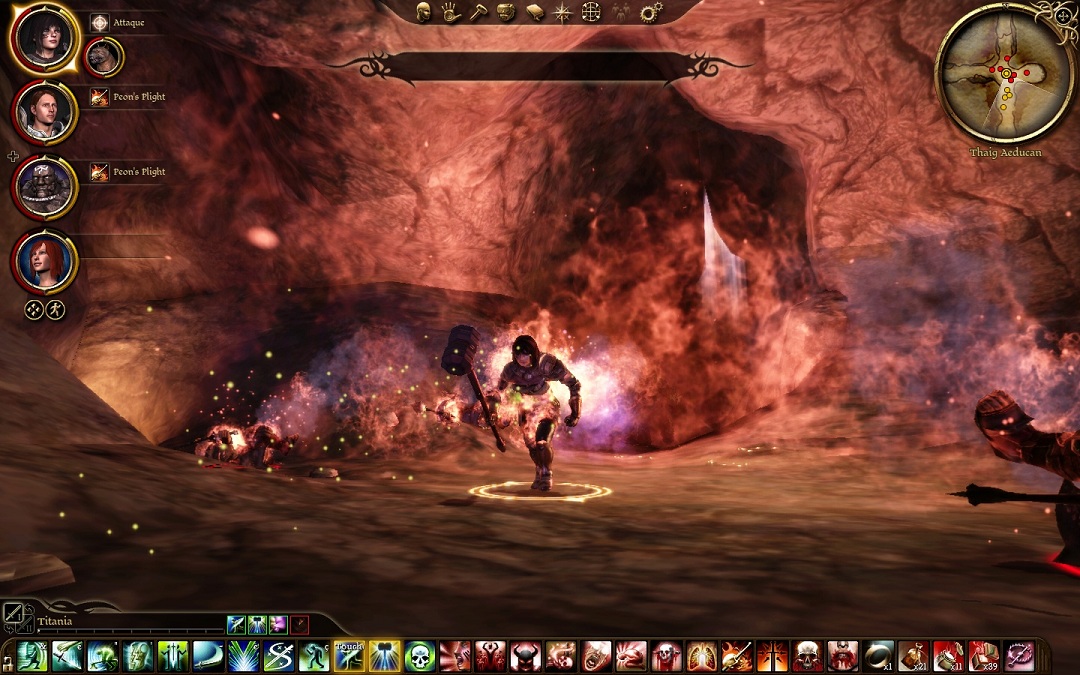Open the journal book icon
Viewport: 1080px width, 675px height.
coord(535,12)
